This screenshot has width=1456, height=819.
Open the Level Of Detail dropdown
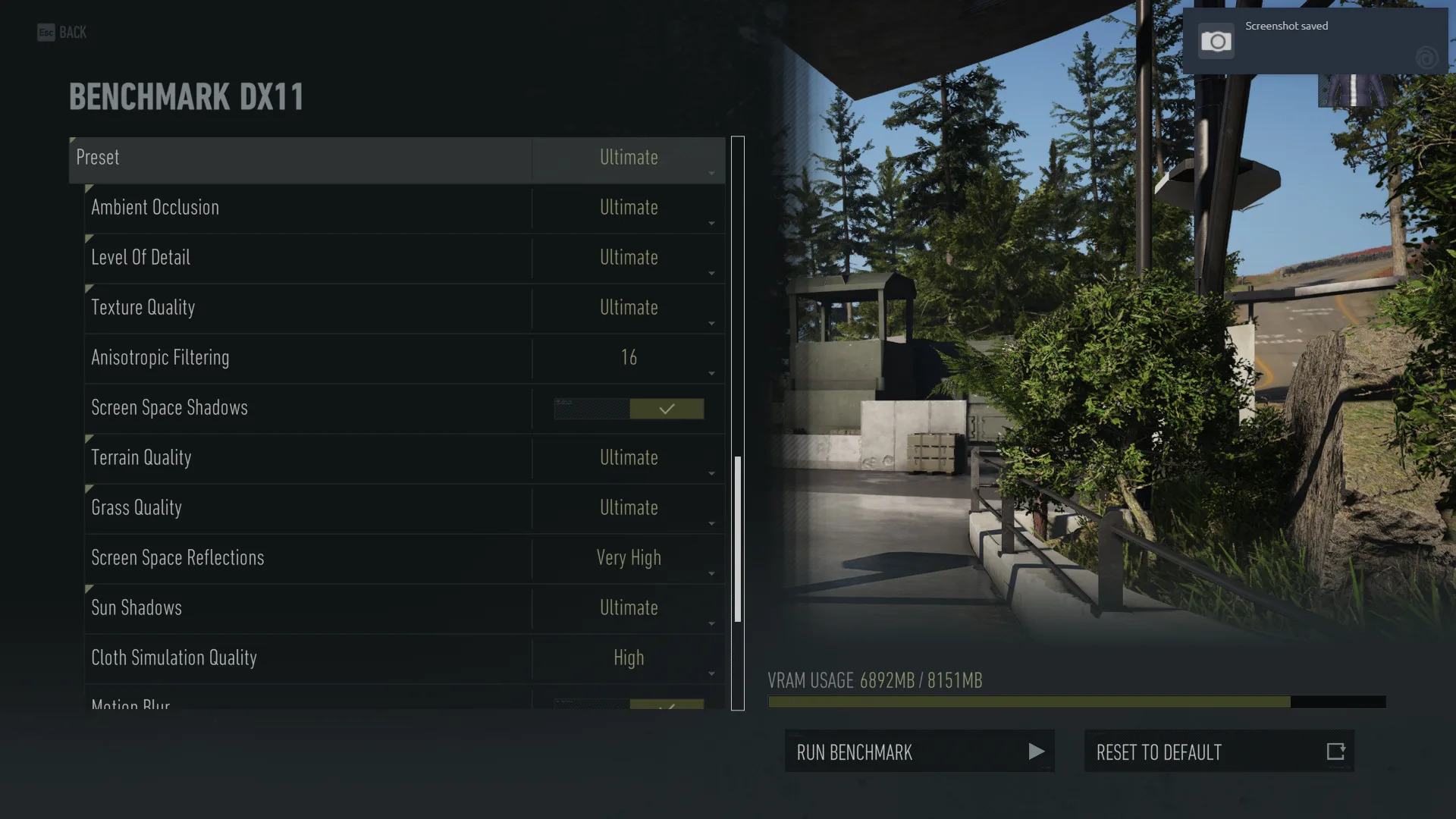pyautogui.click(x=629, y=259)
